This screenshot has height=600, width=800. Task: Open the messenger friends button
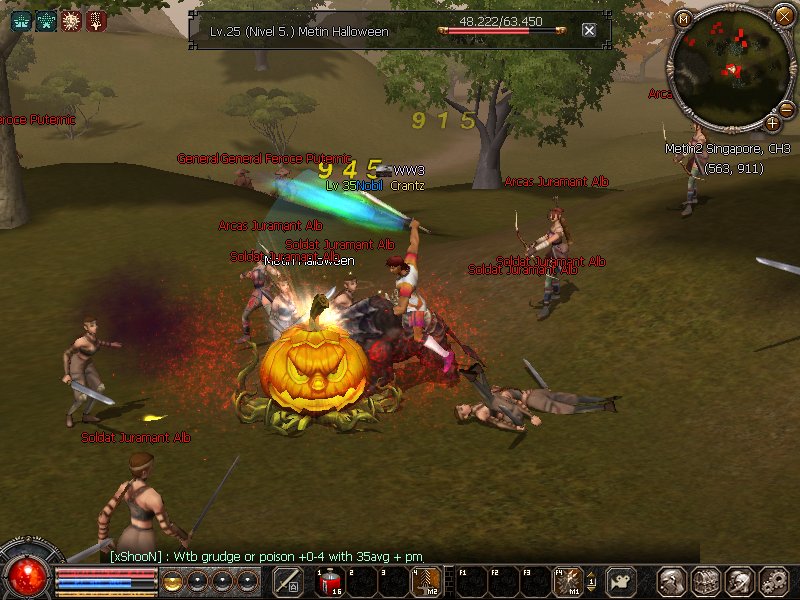[740, 581]
